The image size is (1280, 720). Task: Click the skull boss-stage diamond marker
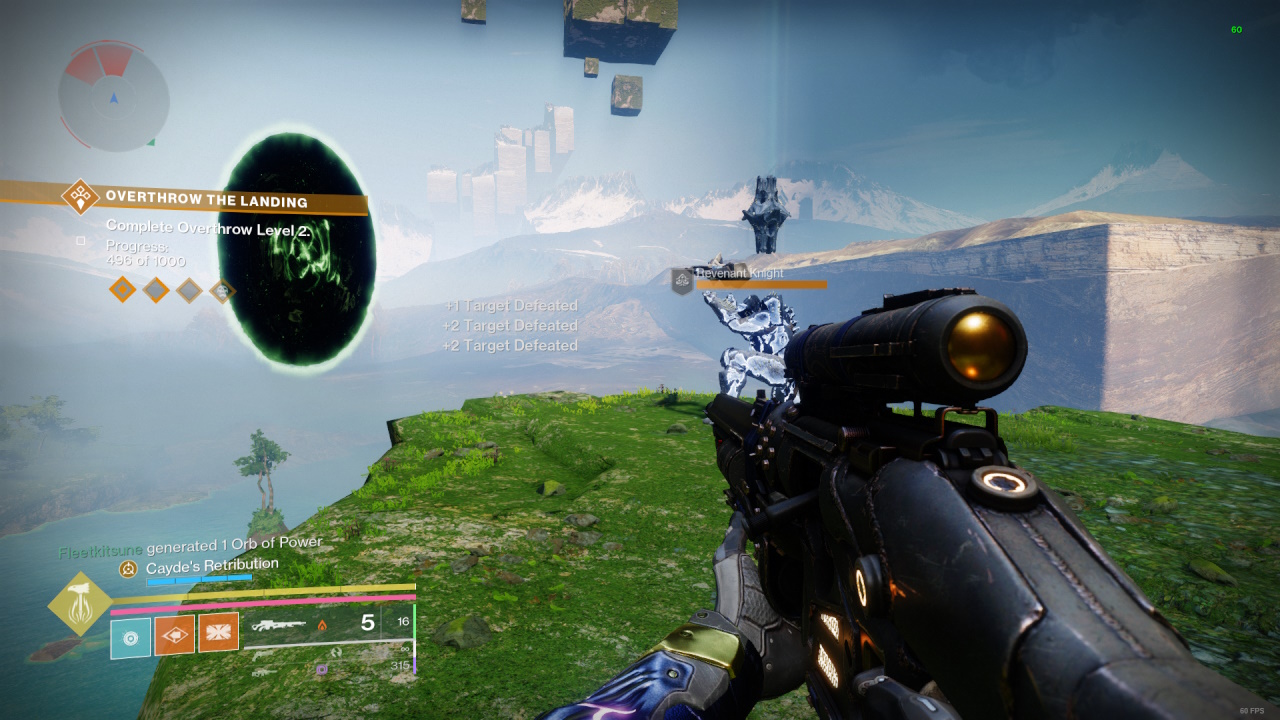221,291
